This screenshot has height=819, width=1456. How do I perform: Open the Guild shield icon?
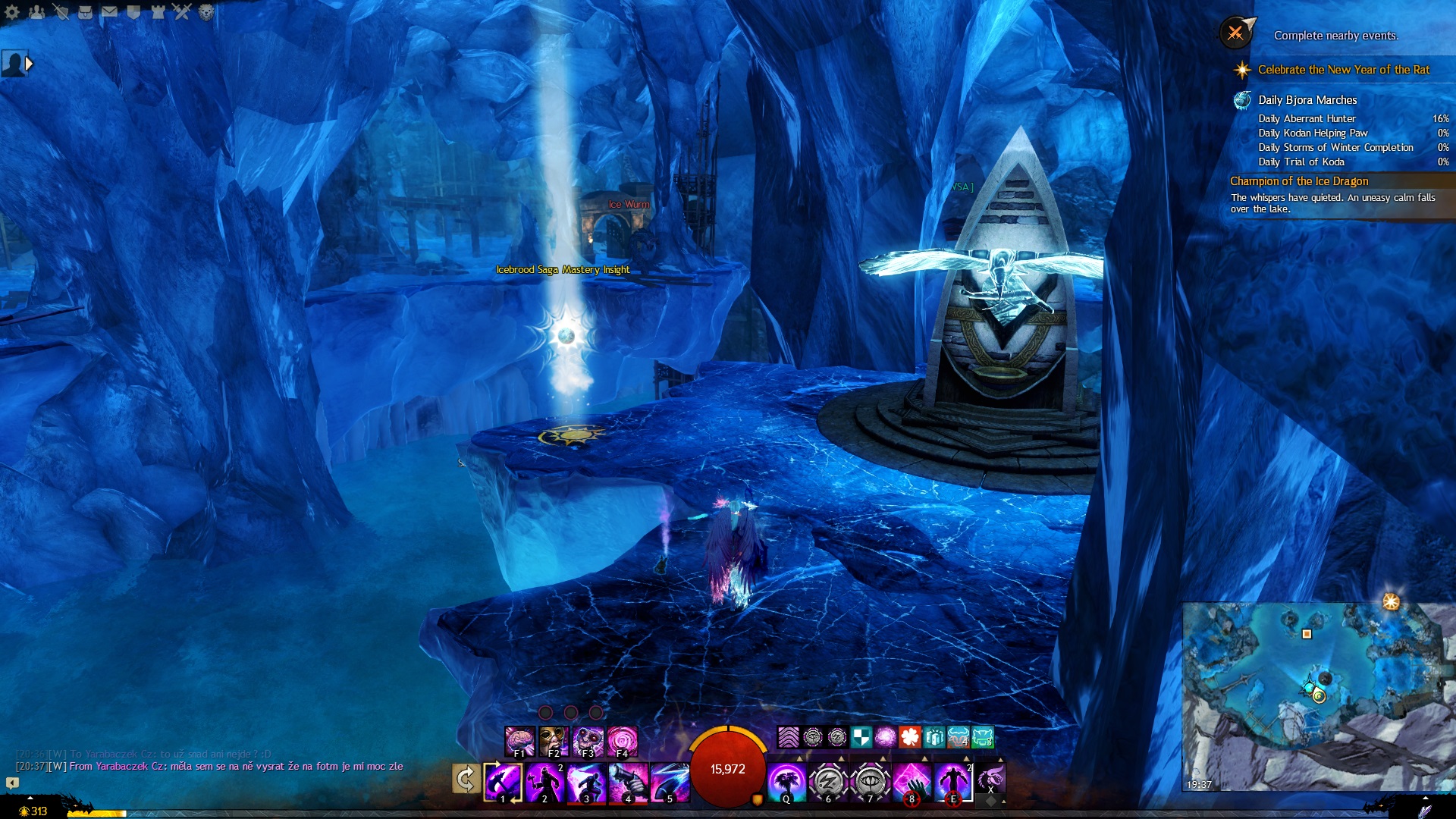click(133, 12)
